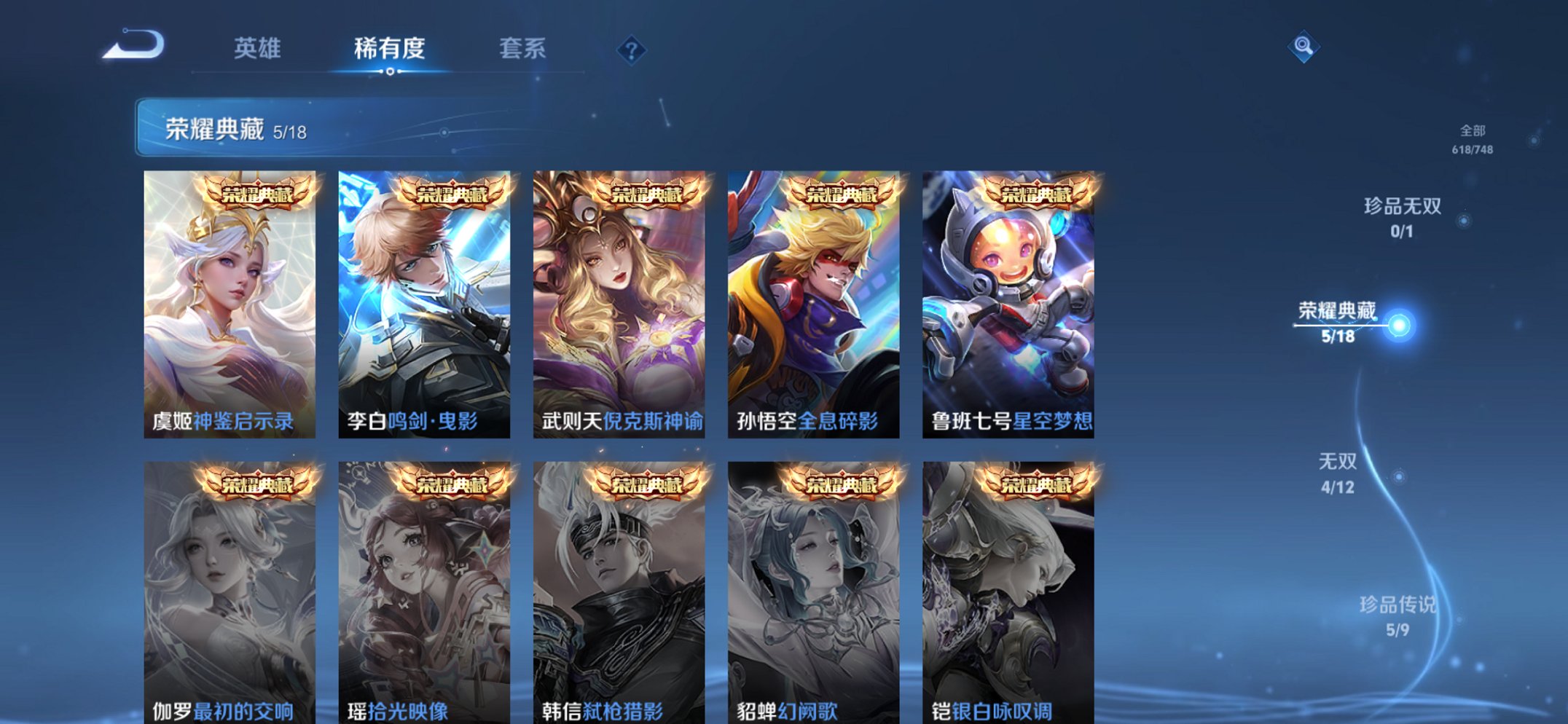
Task: Switch to the 套系 tab
Action: click(523, 48)
